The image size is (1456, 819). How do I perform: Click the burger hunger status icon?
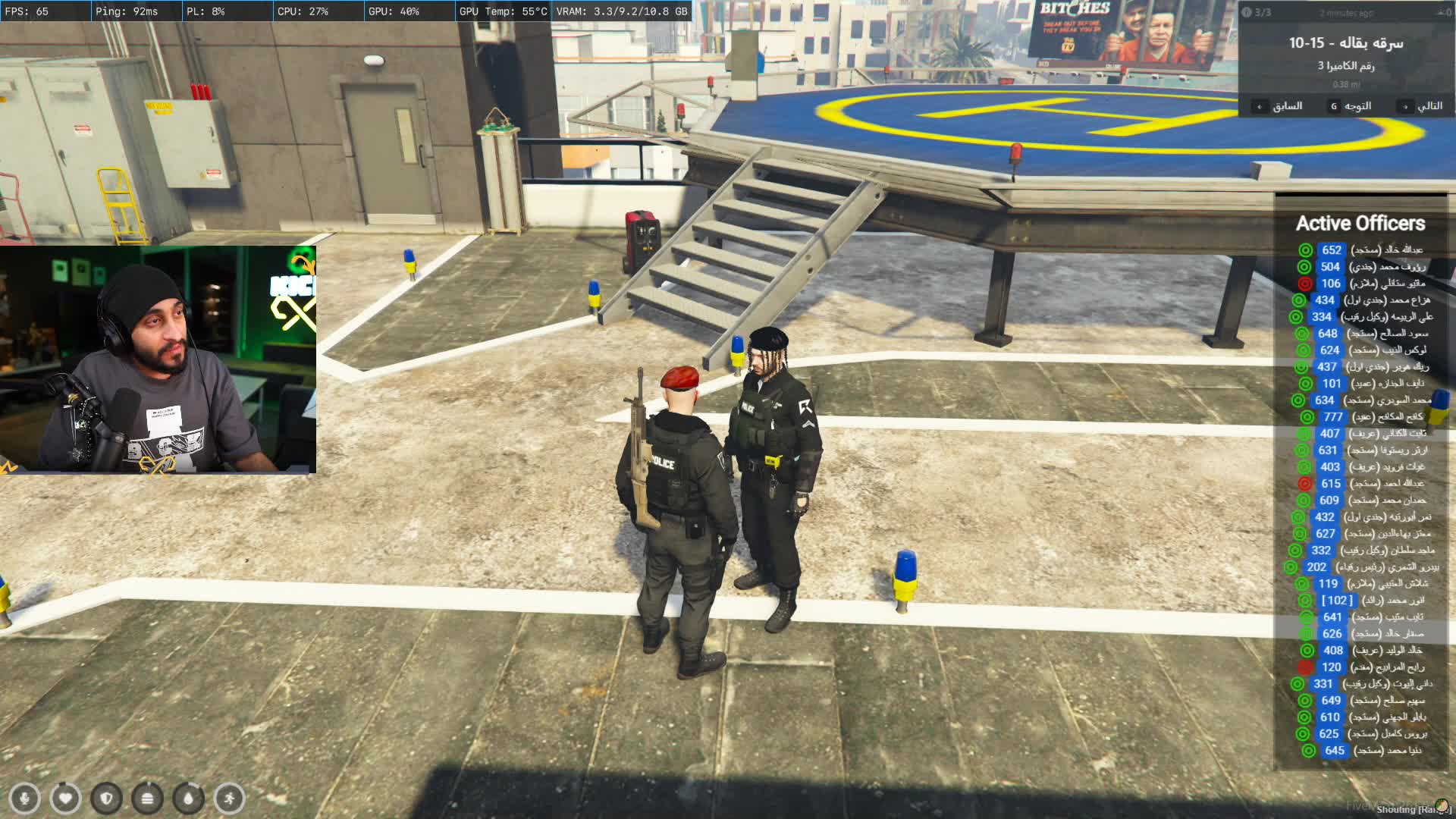click(x=147, y=798)
